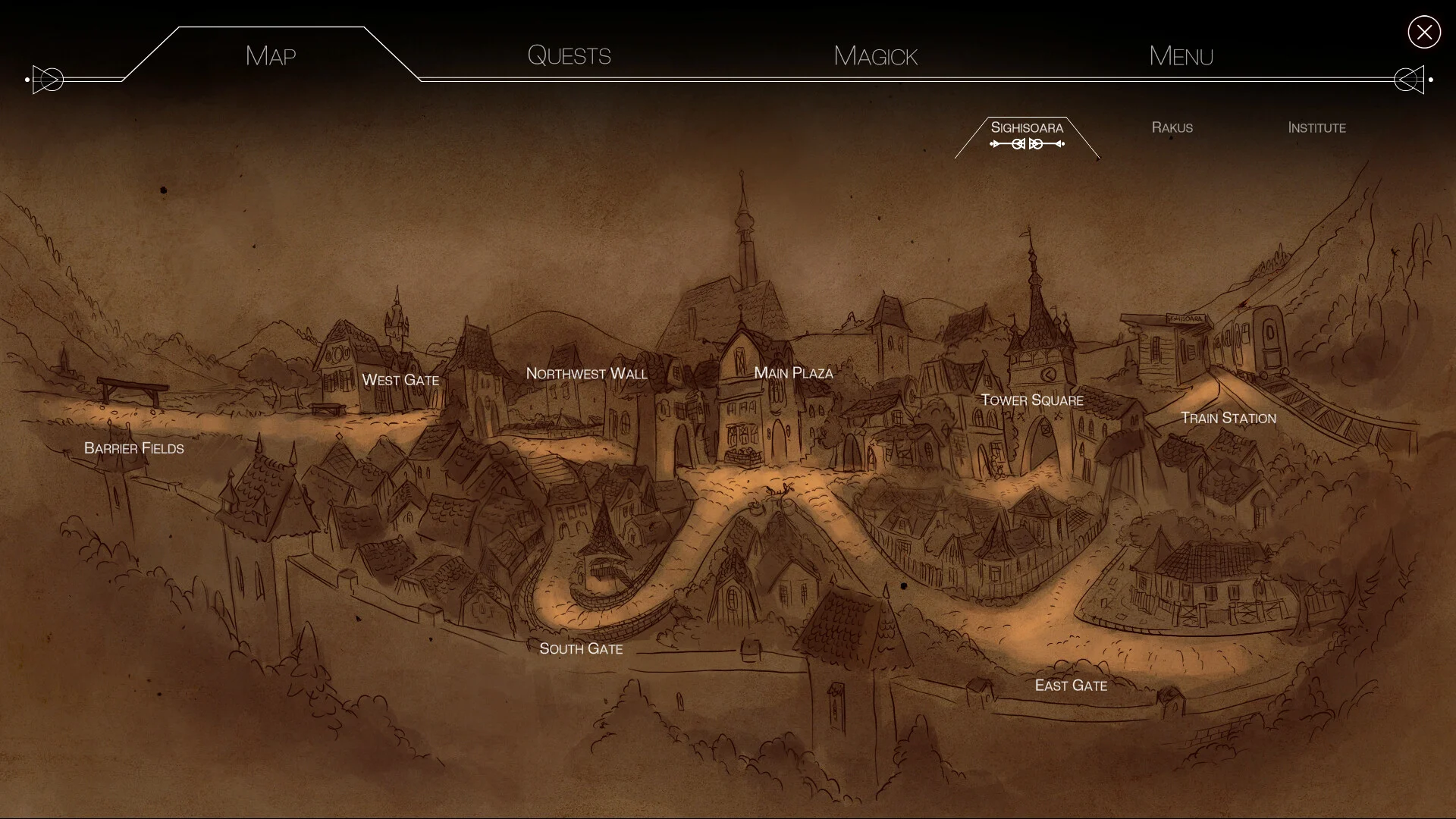Select Main Plaza on the map
The width and height of the screenshot is (1456, 819).
(x=793, y=373)
